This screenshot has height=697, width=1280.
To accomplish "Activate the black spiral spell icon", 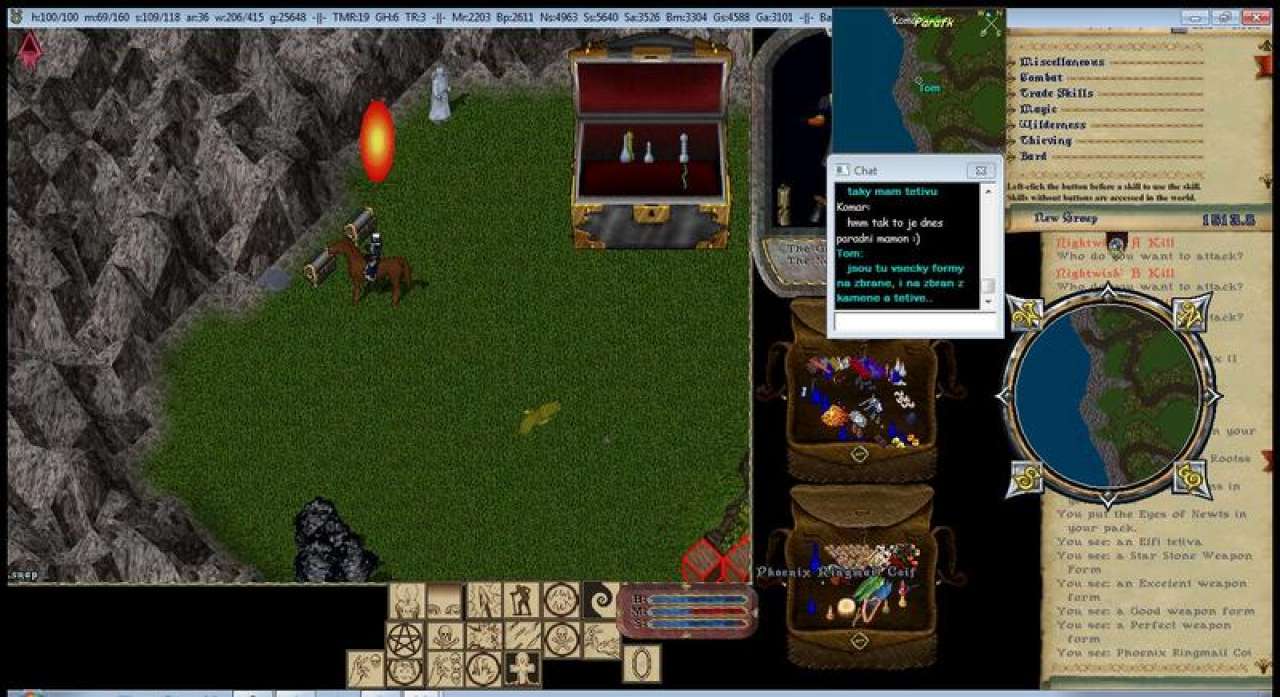I will [601, 600].
